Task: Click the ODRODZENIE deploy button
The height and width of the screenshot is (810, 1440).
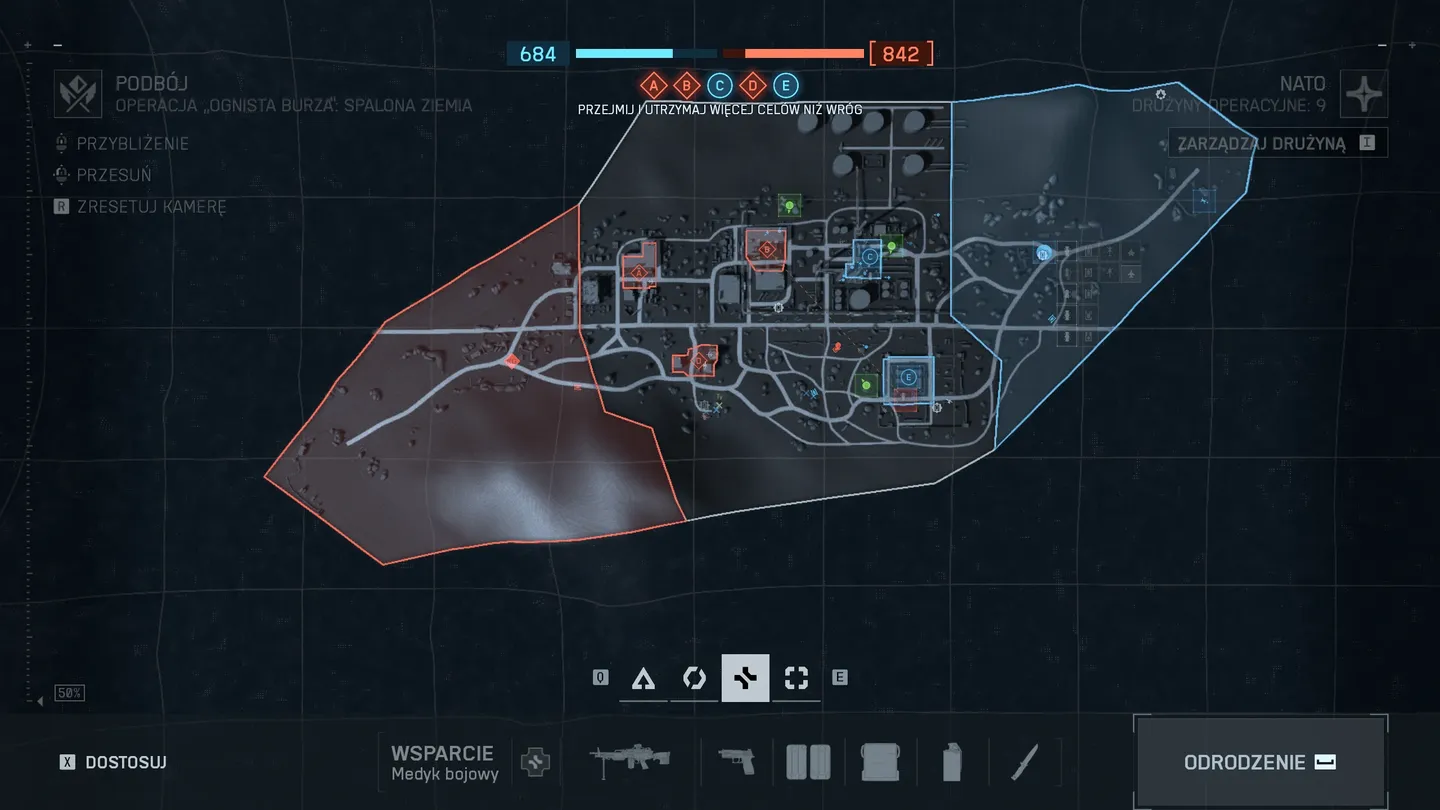Action: tap(1260, 762)
